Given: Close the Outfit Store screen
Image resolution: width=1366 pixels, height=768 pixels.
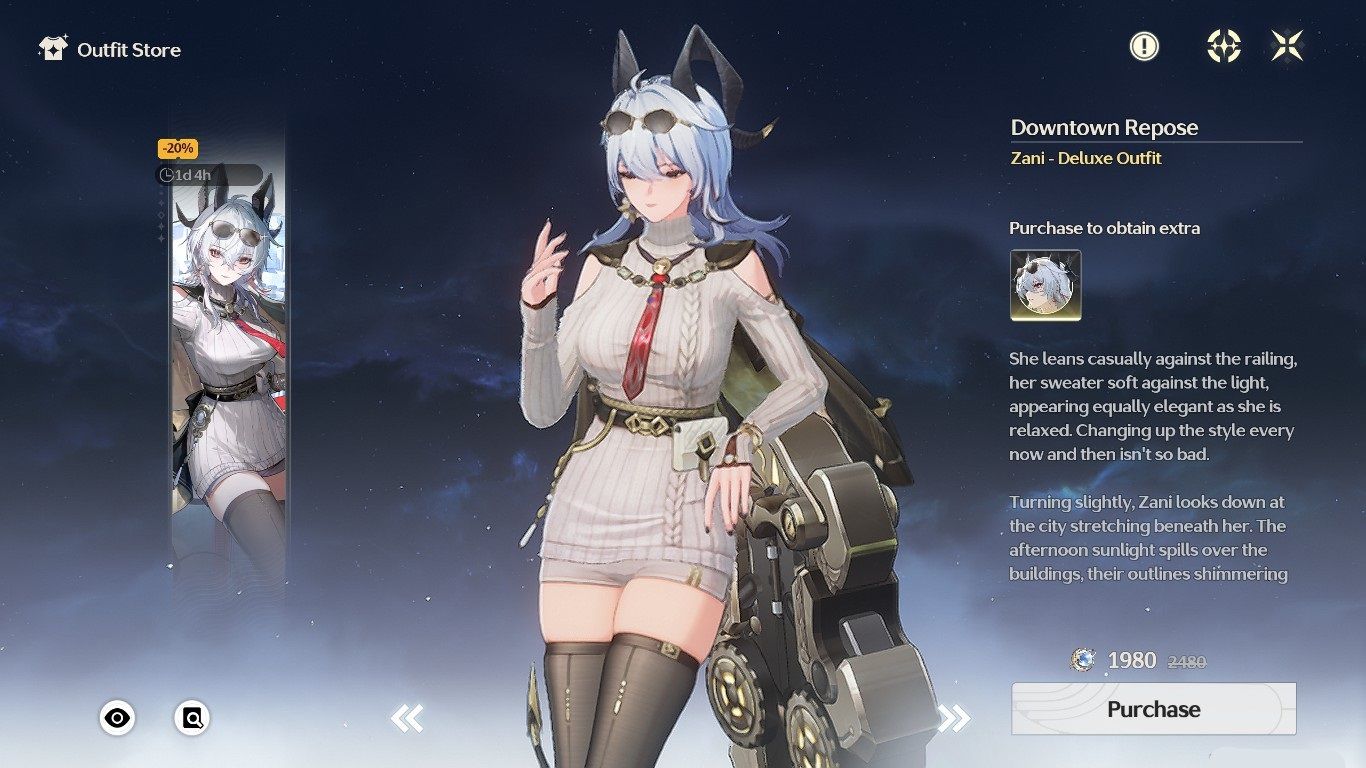Looking at the screenshot, I should (1287, 46).
